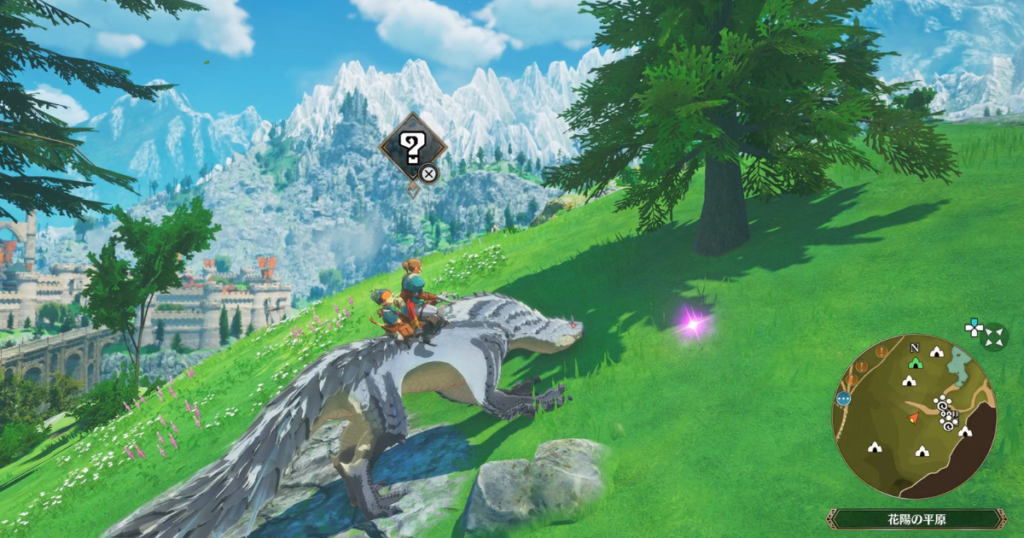Click the red player arrow on minimap
Image resolution: width=1024 pixels, height=538 pixels.
pos(913,417)
